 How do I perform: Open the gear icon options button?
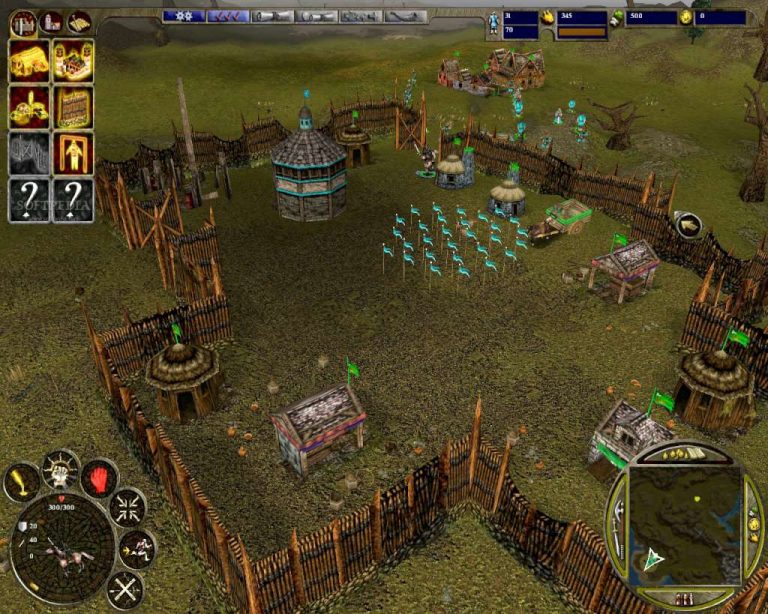(184, 16)
